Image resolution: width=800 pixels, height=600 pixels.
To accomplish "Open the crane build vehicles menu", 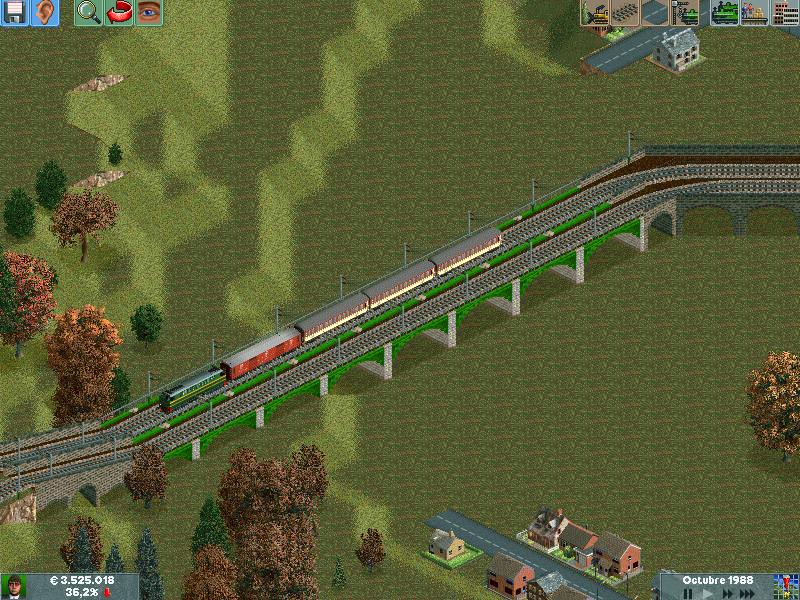I will pos(686,13).
